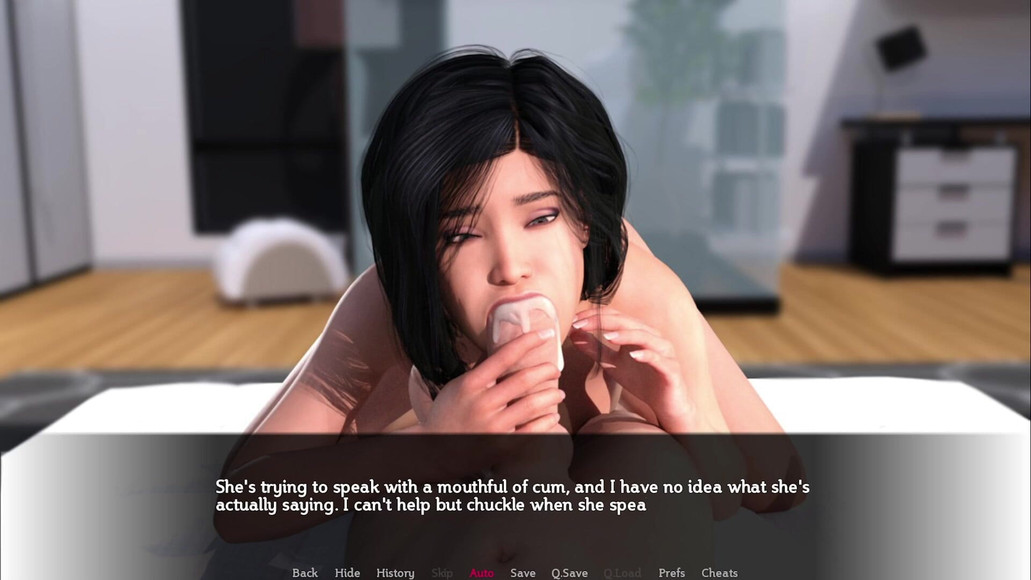Click Q.Save to quick save

click(570, 573)
